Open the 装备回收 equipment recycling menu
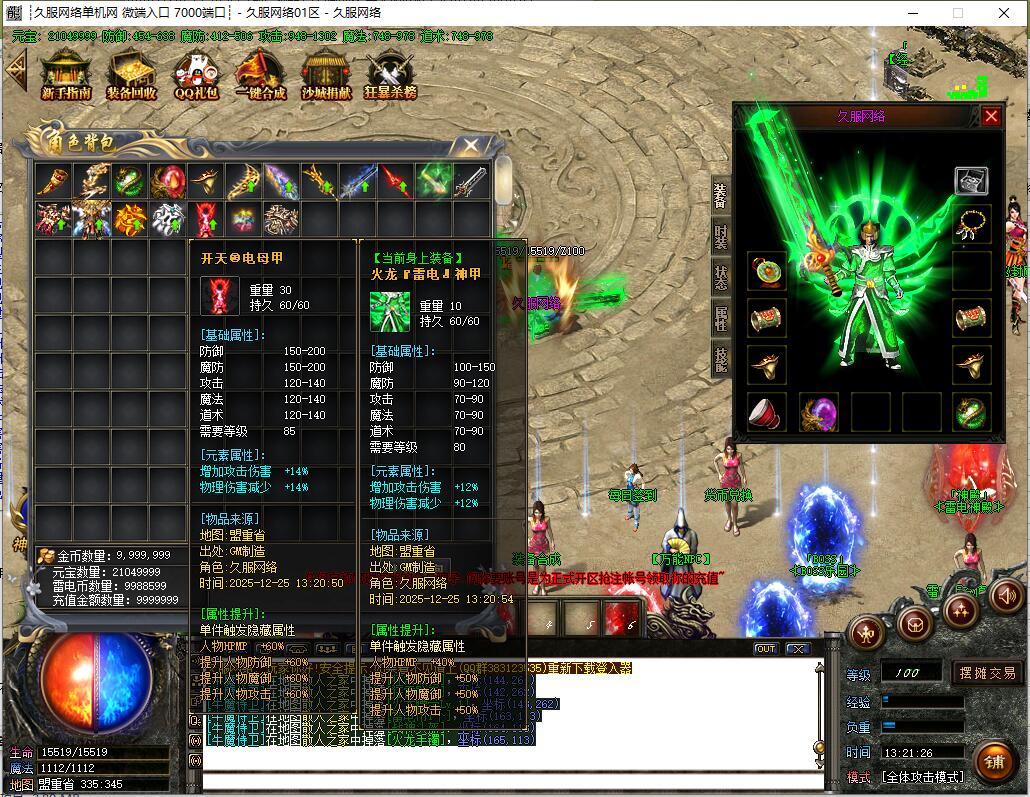Screen dimensions: 1030x797 click(x=131, y=75)
